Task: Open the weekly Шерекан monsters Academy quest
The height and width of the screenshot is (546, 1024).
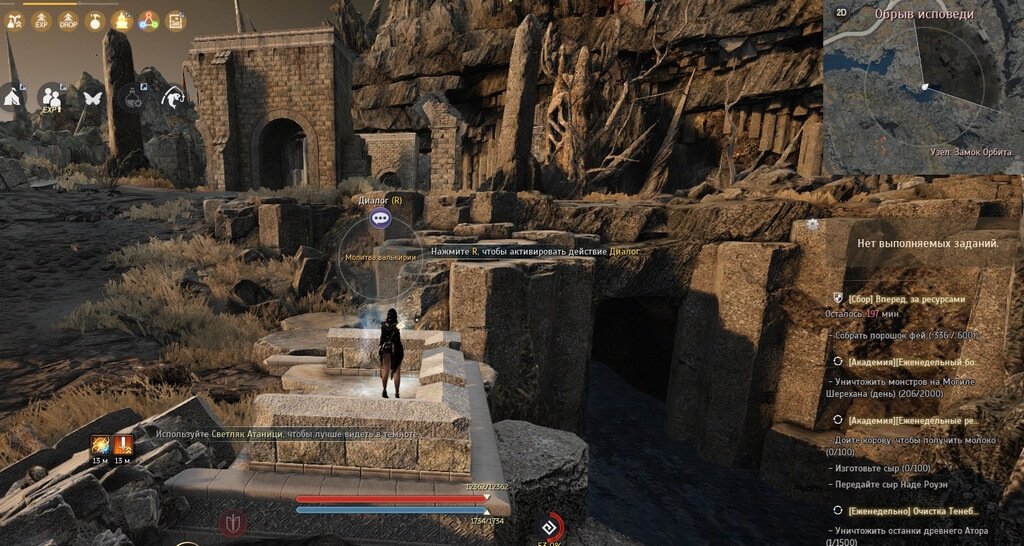Action: [910, 361]
